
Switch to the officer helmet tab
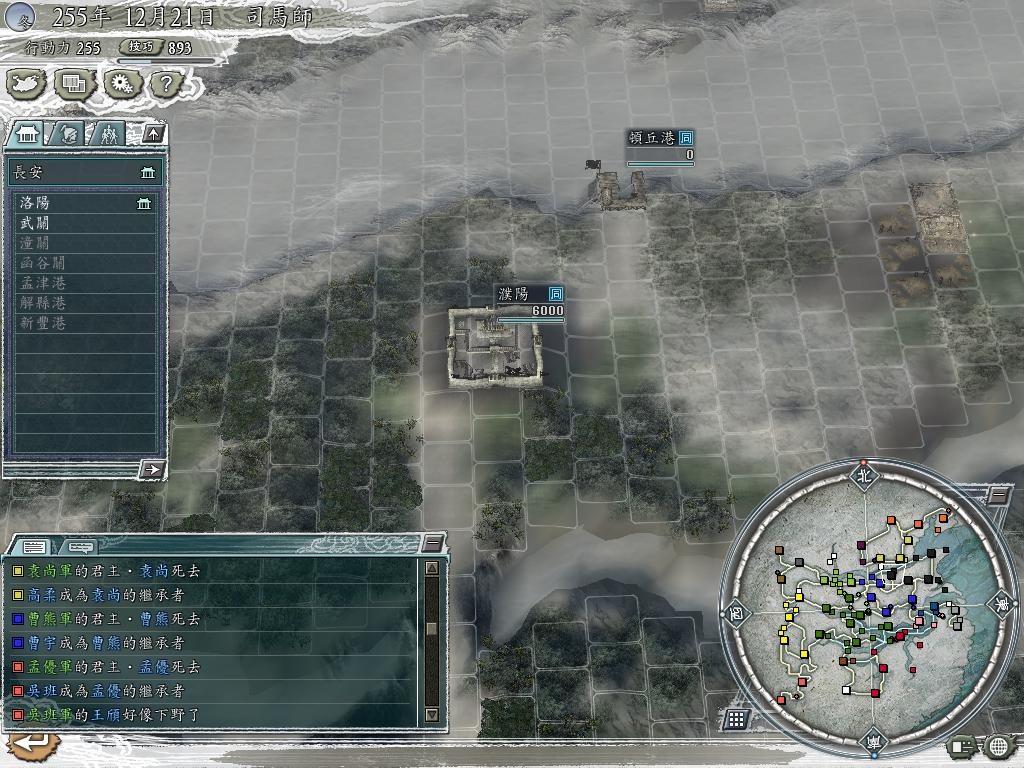click(x=69, y=133)
